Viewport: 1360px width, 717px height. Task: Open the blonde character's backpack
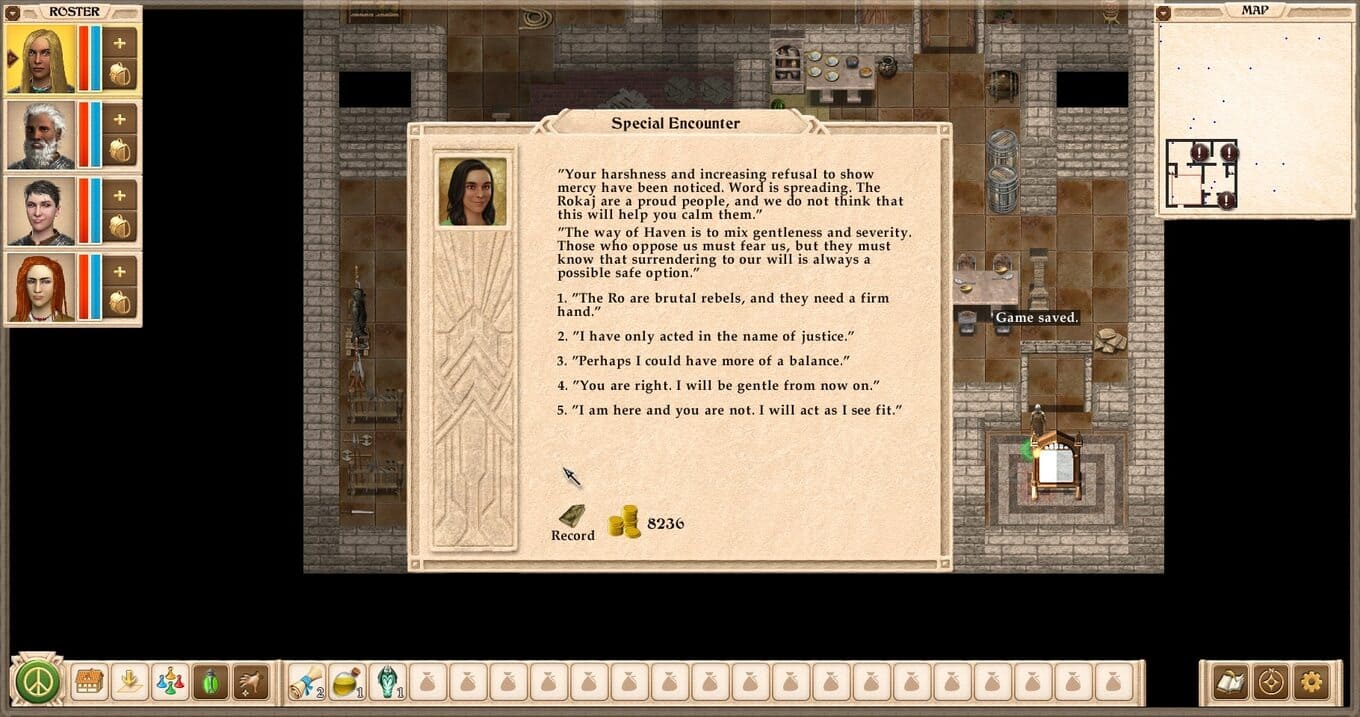coord(120,75)
